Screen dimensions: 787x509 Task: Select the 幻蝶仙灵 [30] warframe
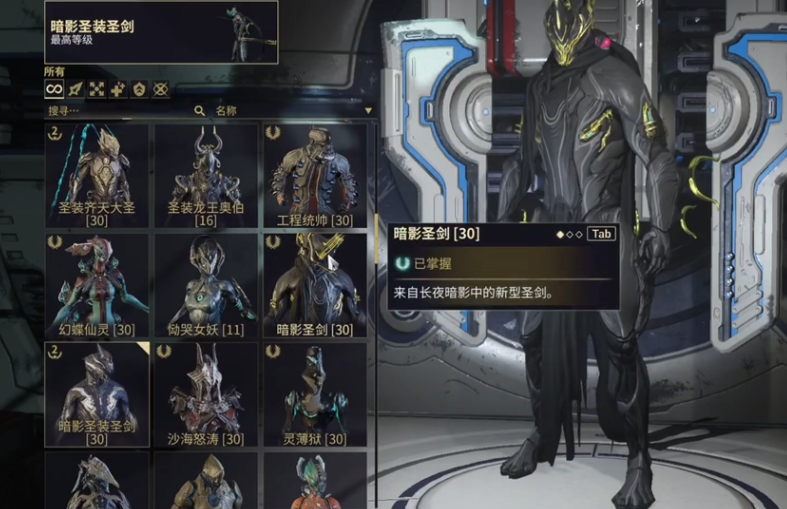[96, 285]
